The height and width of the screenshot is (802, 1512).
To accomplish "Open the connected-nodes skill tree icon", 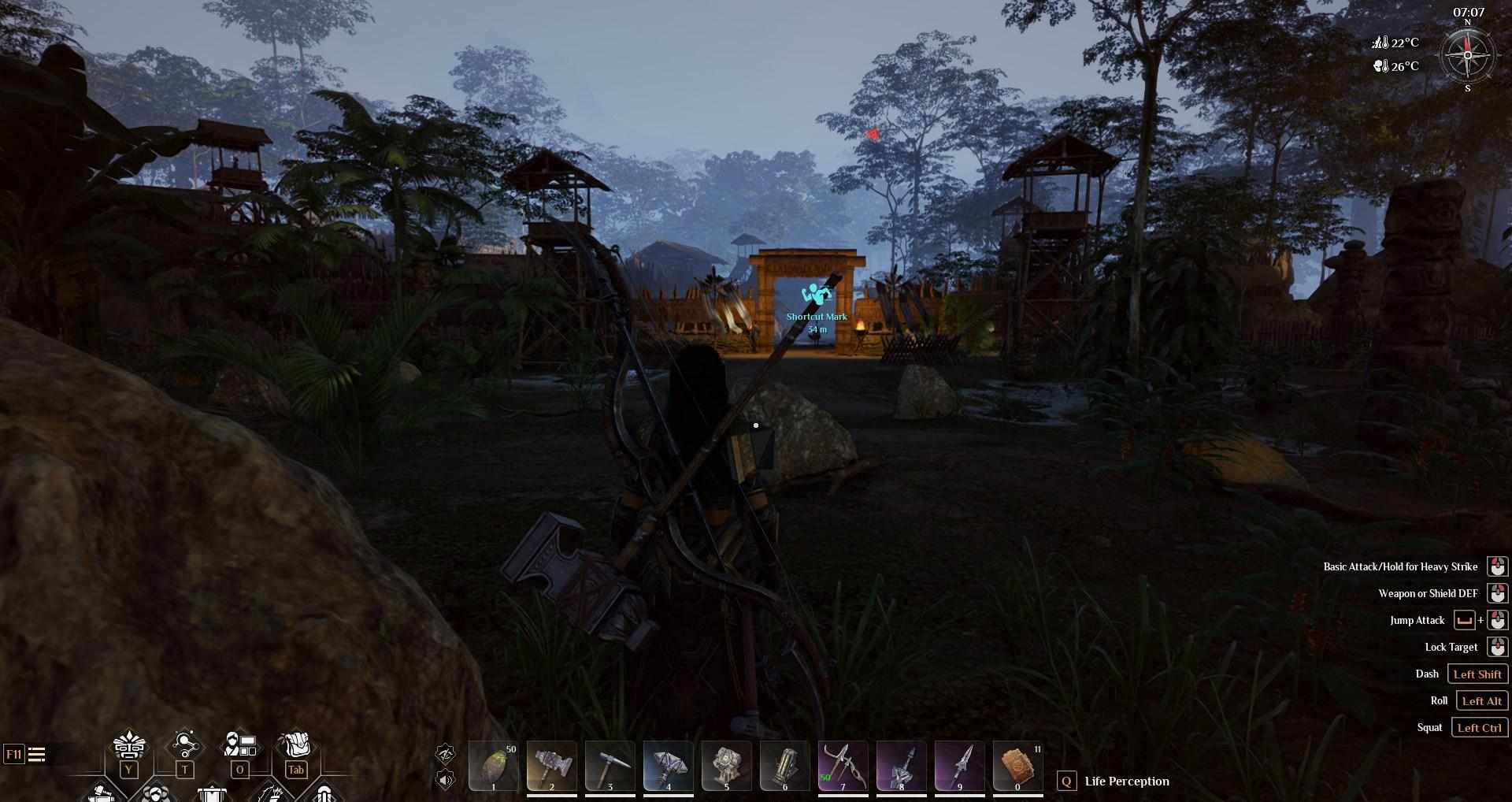I will tap(184, 744).
